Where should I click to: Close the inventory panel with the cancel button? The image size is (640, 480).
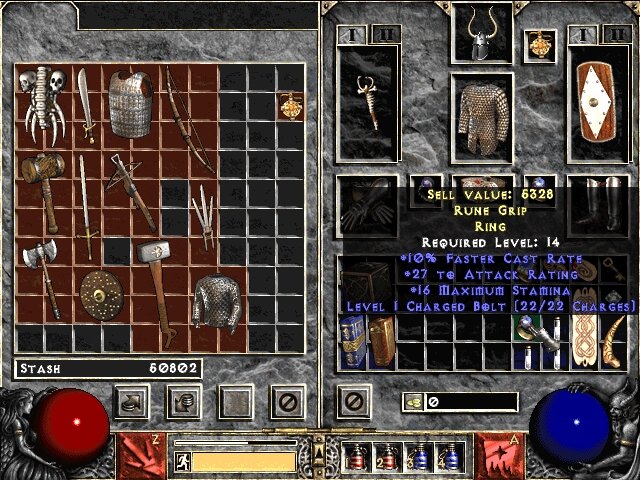(353, 402)
